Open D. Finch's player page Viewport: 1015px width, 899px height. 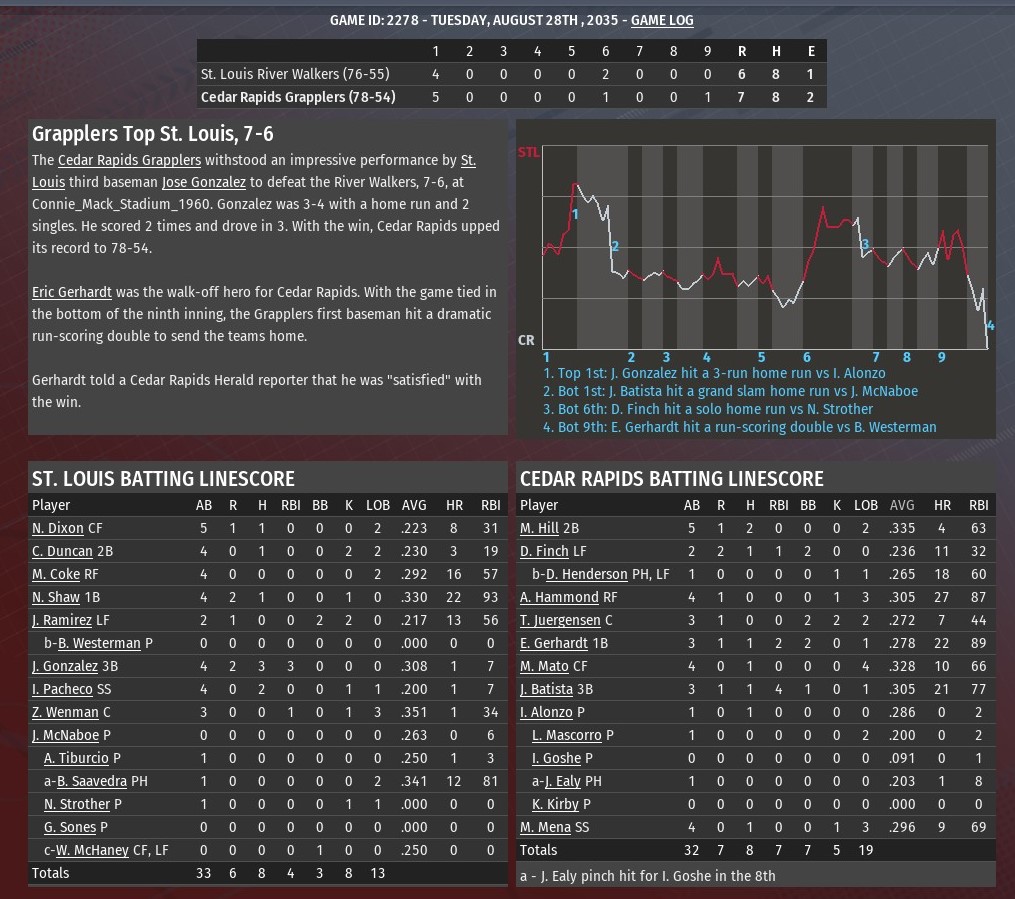pyautogui.click(x=544, y=551)
